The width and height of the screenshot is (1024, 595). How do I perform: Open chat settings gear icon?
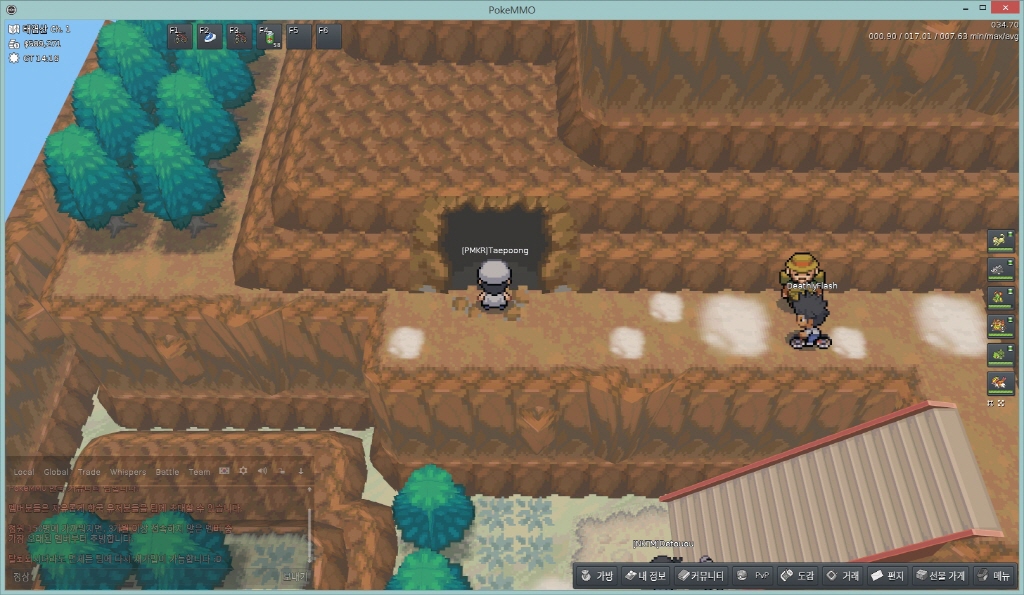click(243, 471)
